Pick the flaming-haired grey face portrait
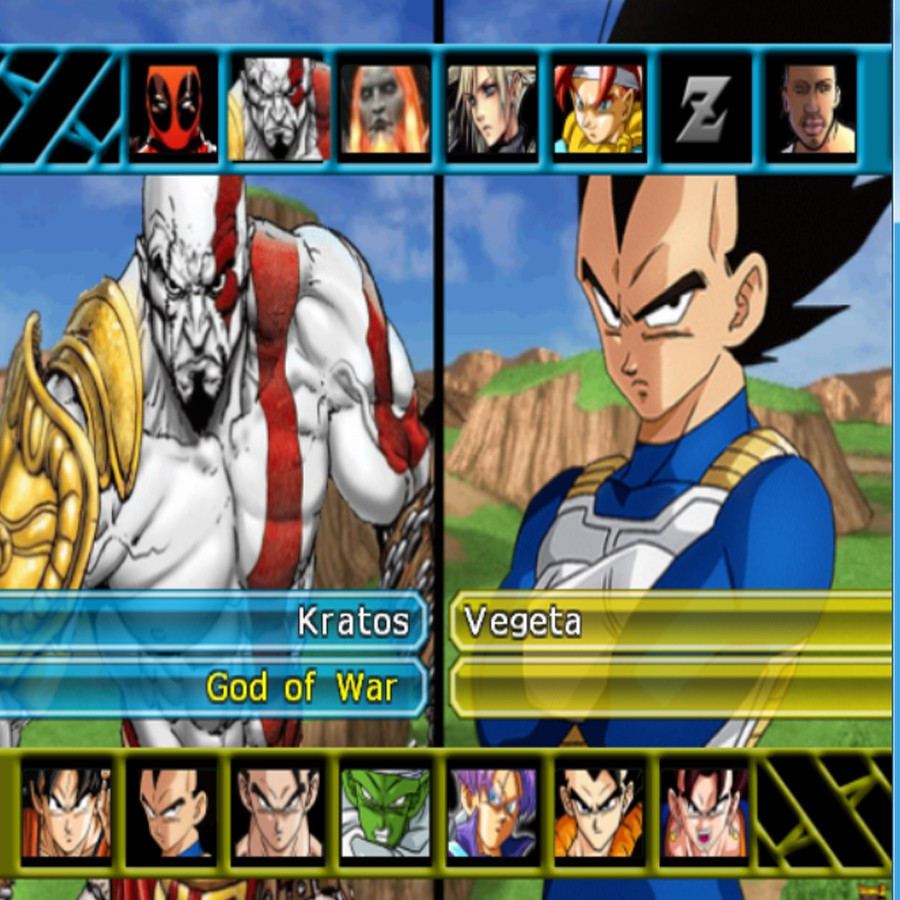 click(385, 108)
